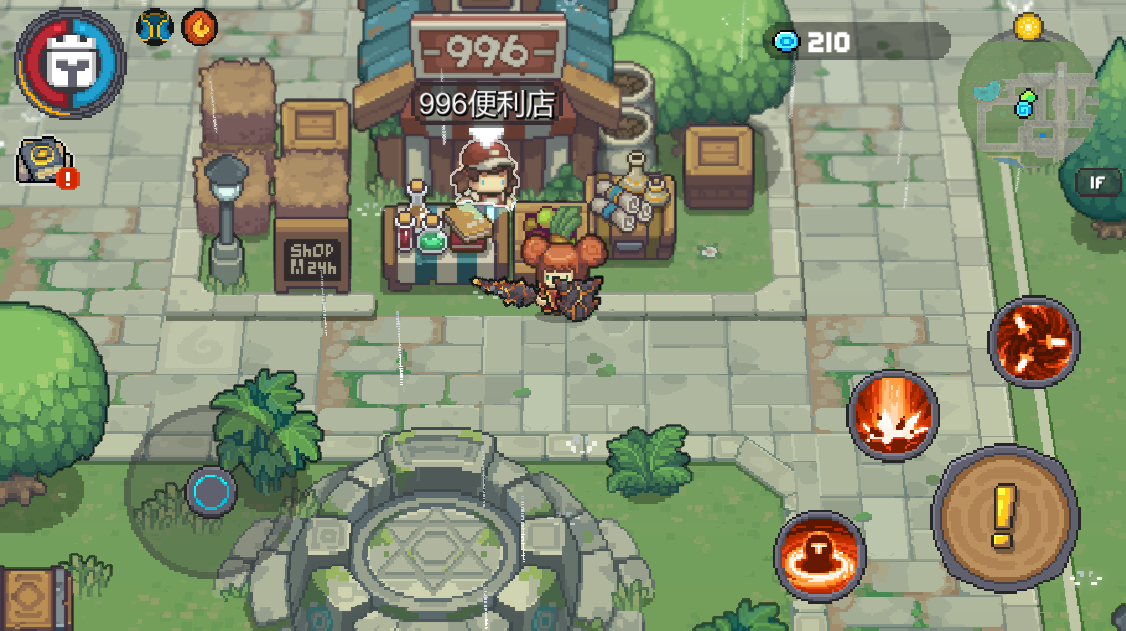Tap the blue armor buff icon

(156, 27)
